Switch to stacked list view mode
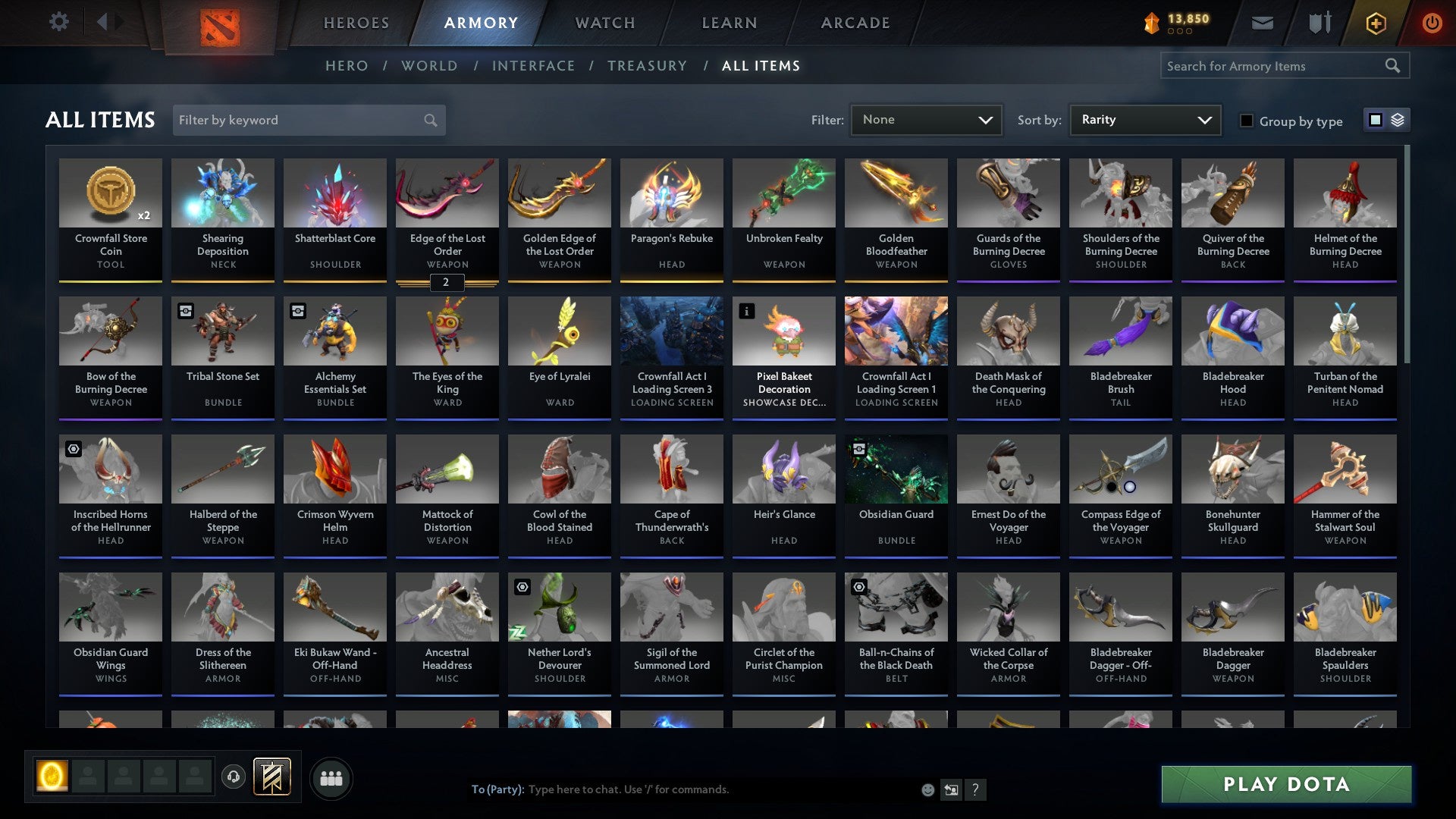The width and height of the screenshot is (1456, 819). (x=1398, y=120)
